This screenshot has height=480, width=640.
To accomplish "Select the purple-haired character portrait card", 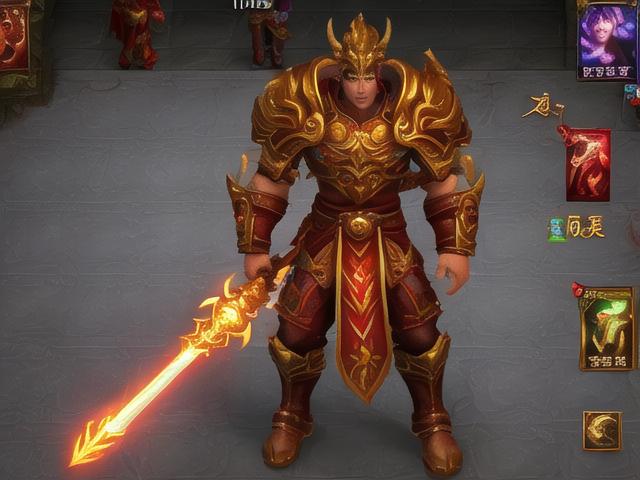I will (x=607, y=40).
